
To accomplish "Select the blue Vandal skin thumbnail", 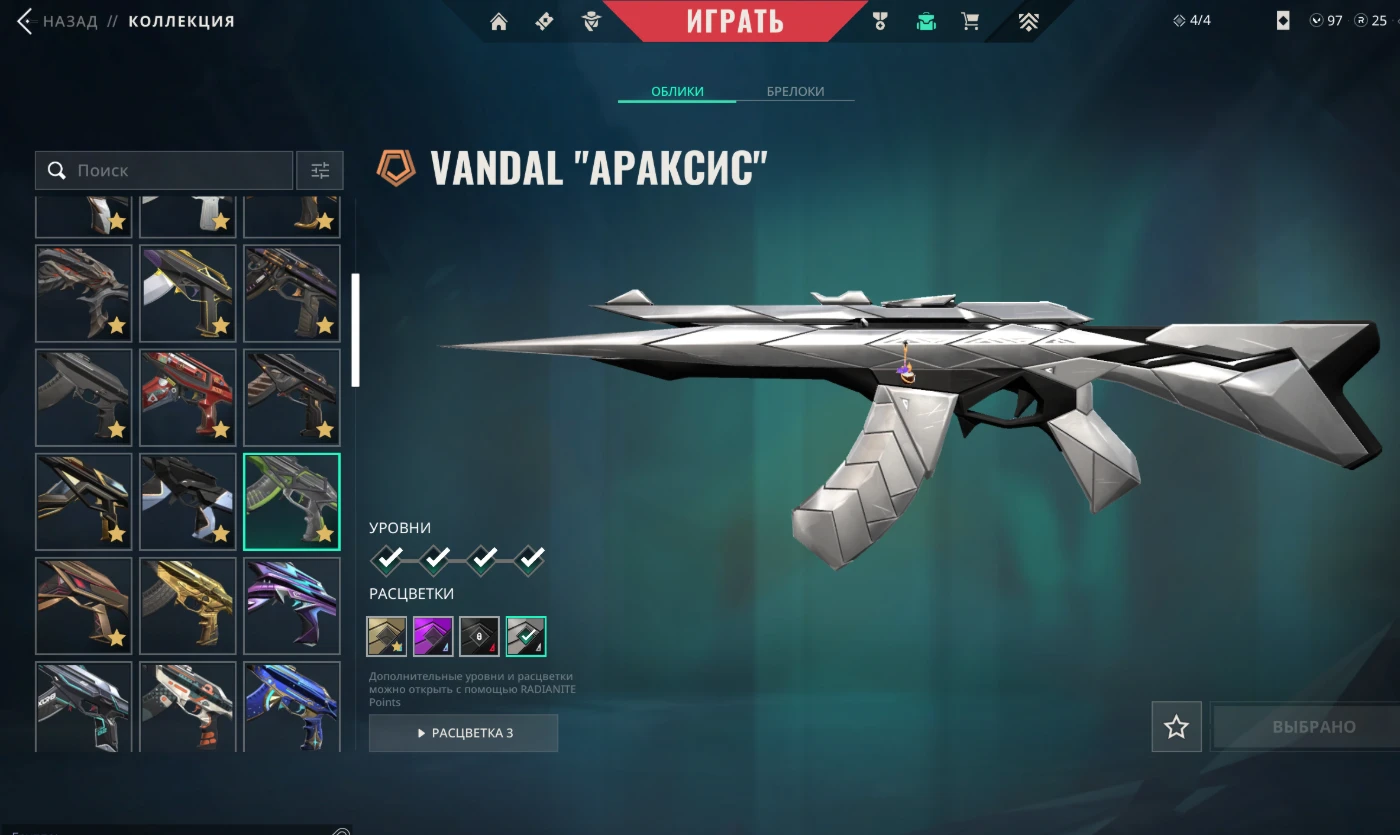I will point(292,705).
